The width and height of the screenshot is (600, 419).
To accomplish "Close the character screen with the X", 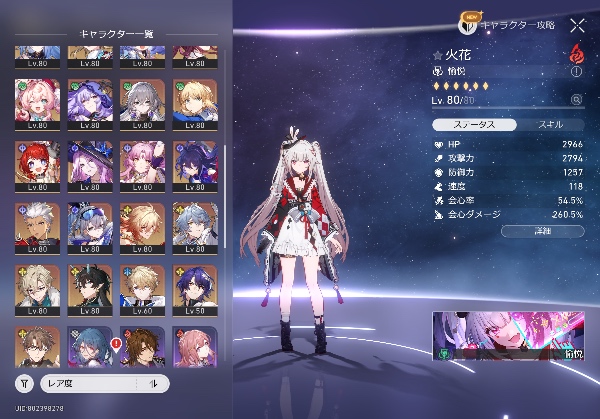I will pyautogui.click(x=577, y=27).
